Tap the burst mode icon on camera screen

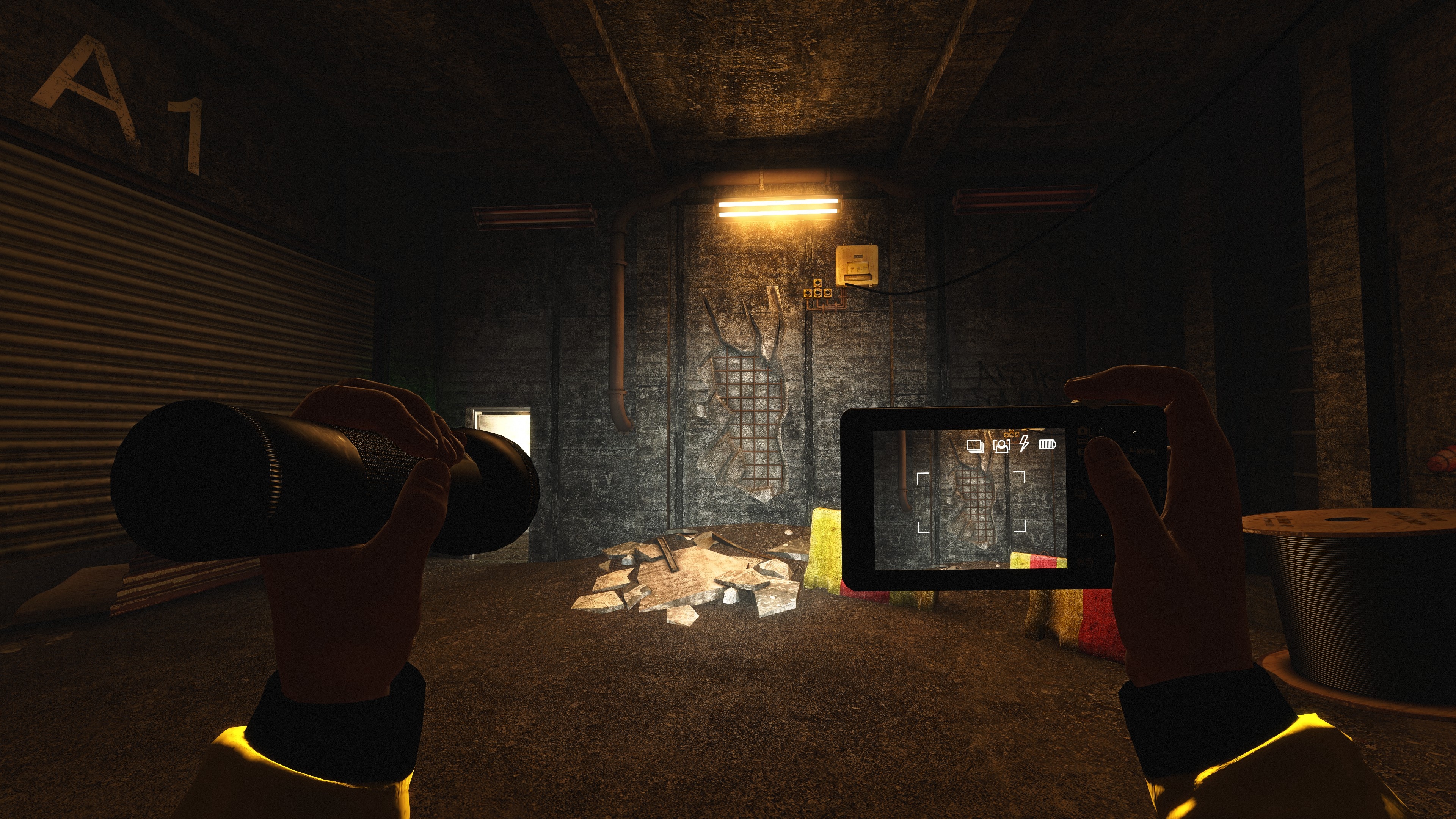tap(976, 447)
